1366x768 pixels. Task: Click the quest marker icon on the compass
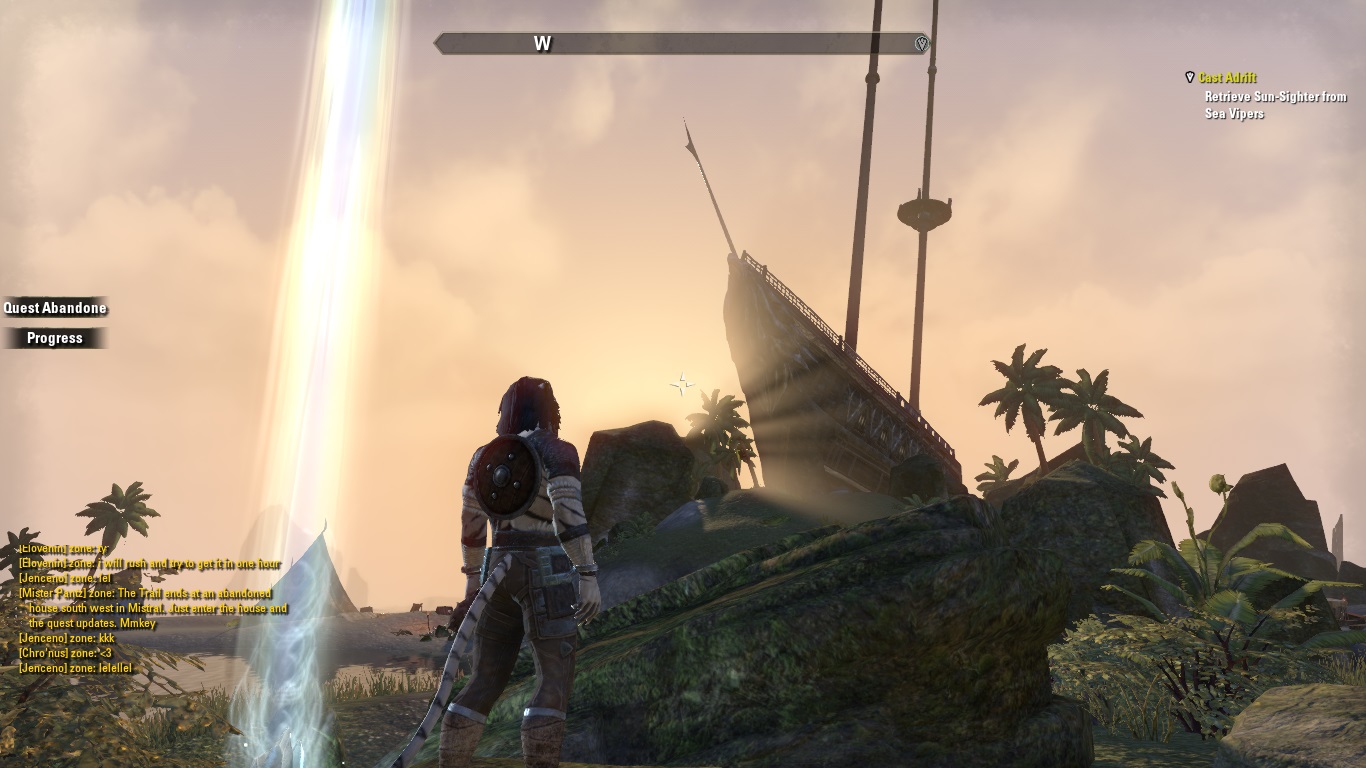pyautogui.click(x=922, y=44)
